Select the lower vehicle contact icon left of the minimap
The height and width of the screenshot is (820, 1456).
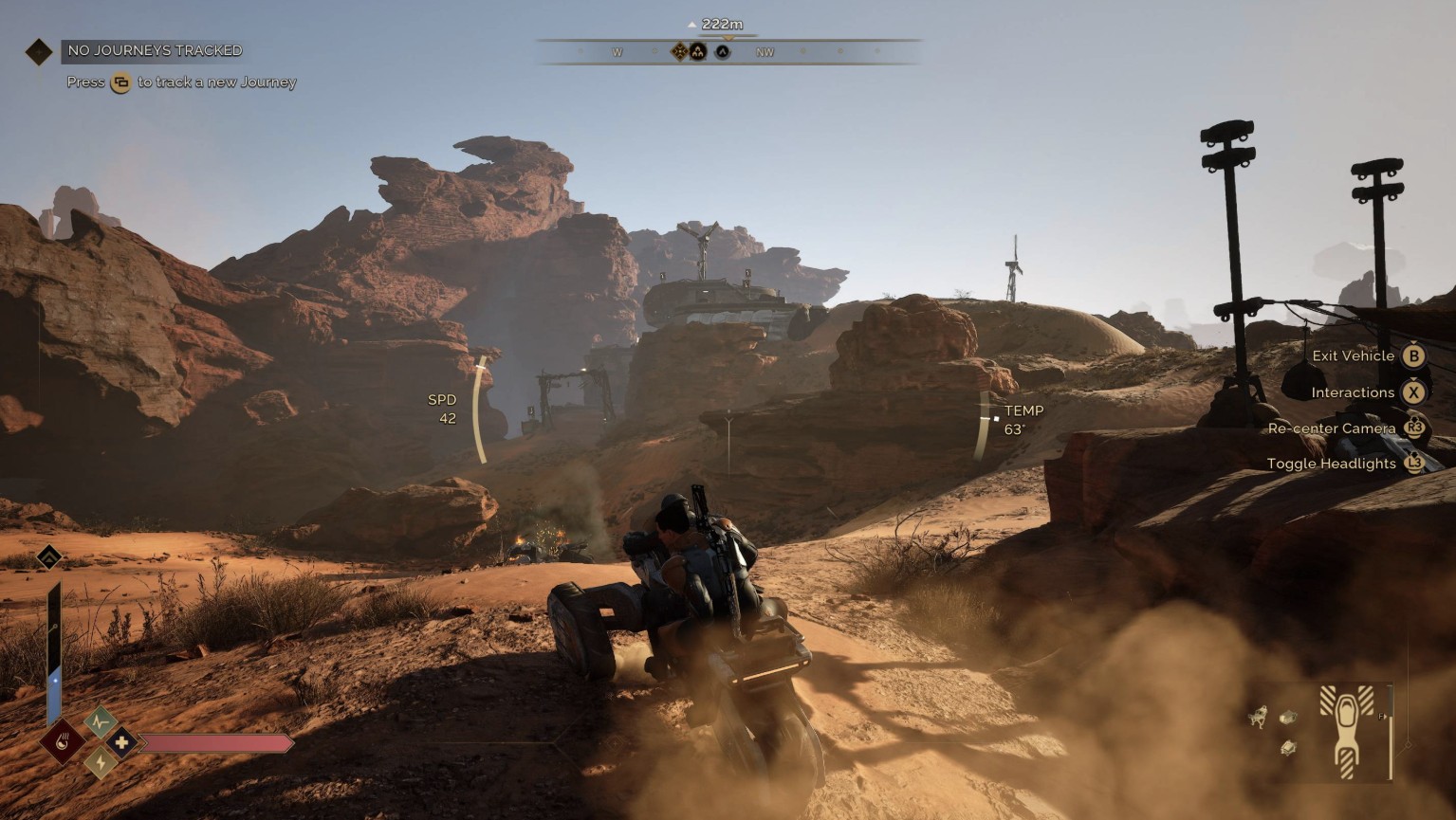click(1289, 748)
